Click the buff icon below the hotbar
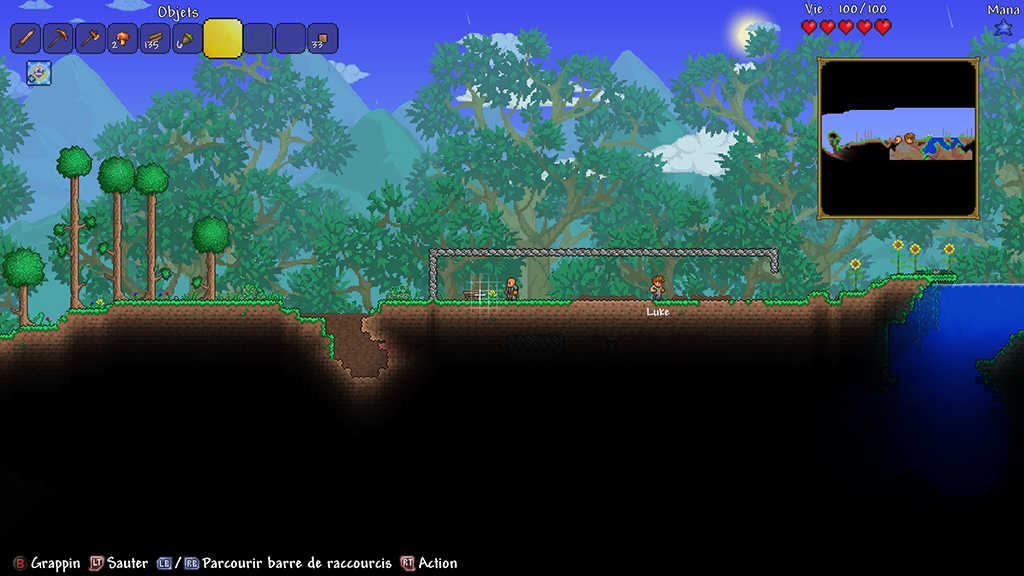 [x=38, y=72]
